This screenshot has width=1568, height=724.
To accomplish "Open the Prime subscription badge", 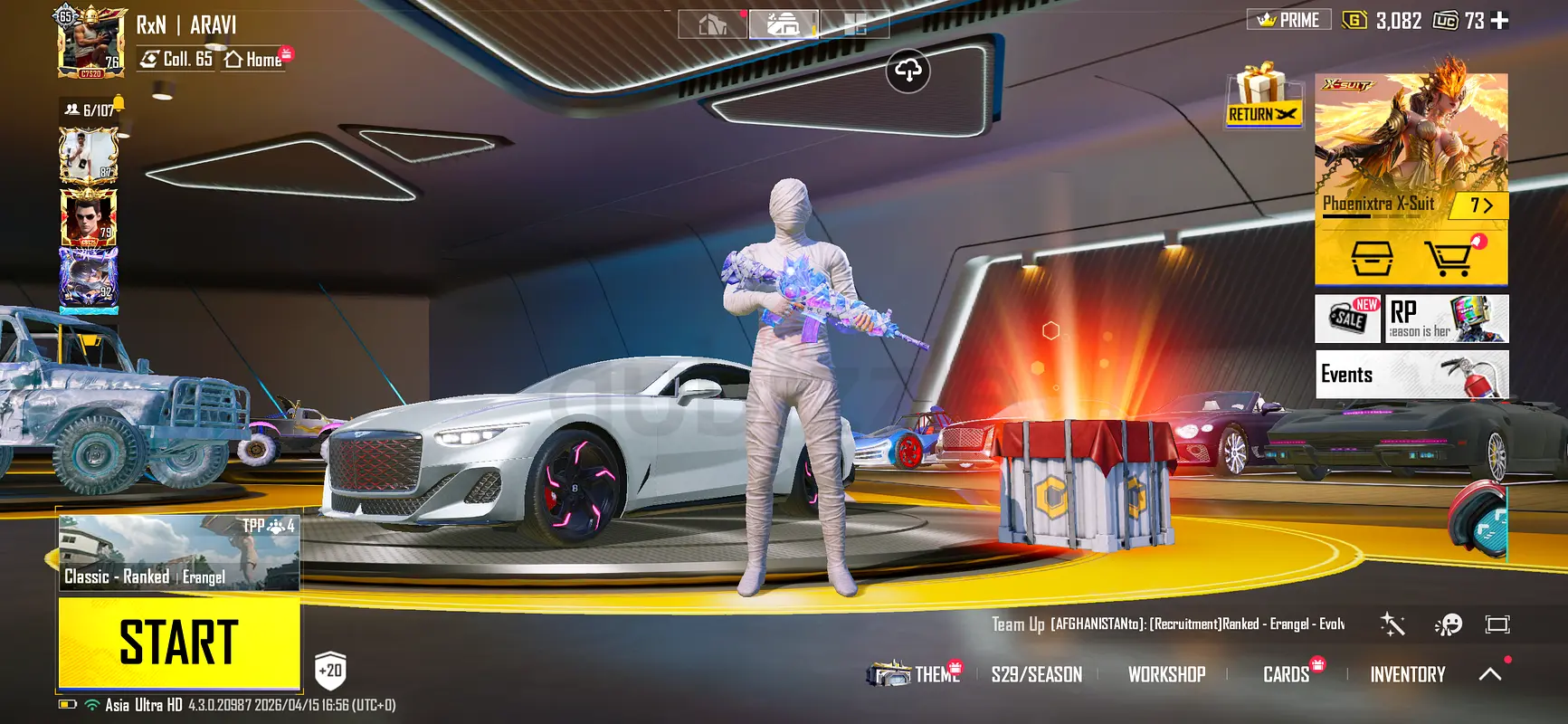I will click(x=1288, y=20).
